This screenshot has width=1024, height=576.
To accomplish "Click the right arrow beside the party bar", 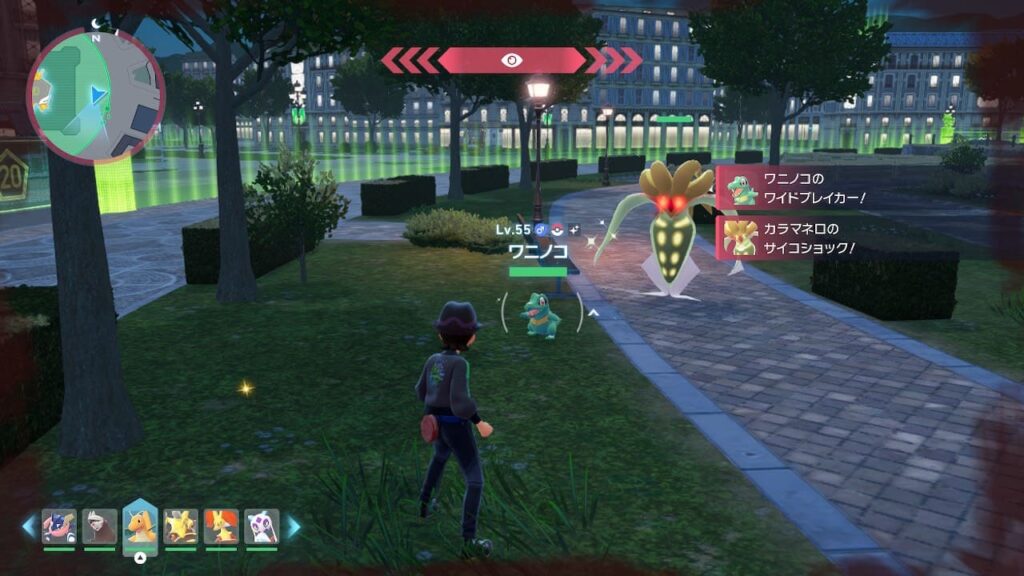I will [294, 527].
